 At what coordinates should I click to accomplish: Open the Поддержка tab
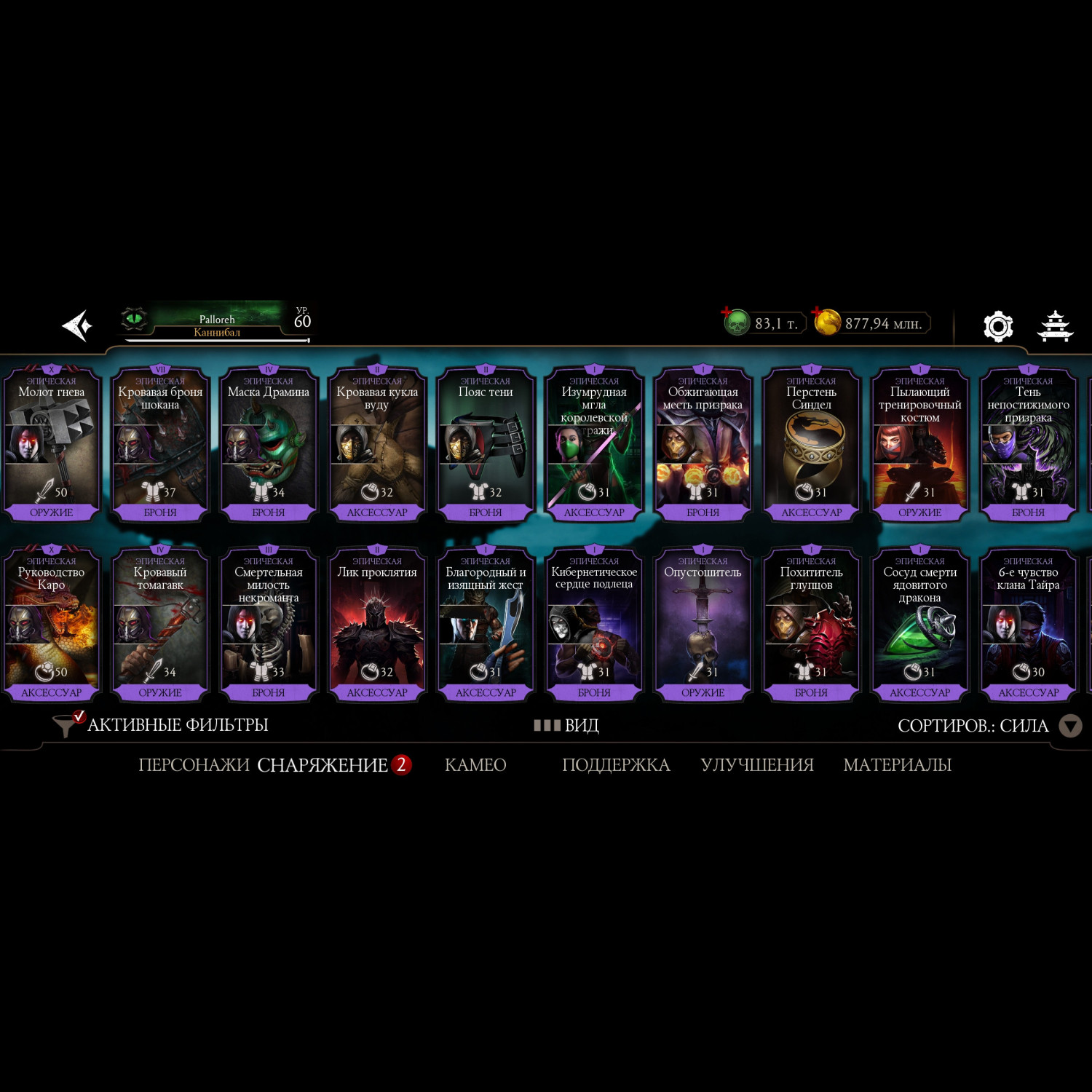click(x=616, y=765)
